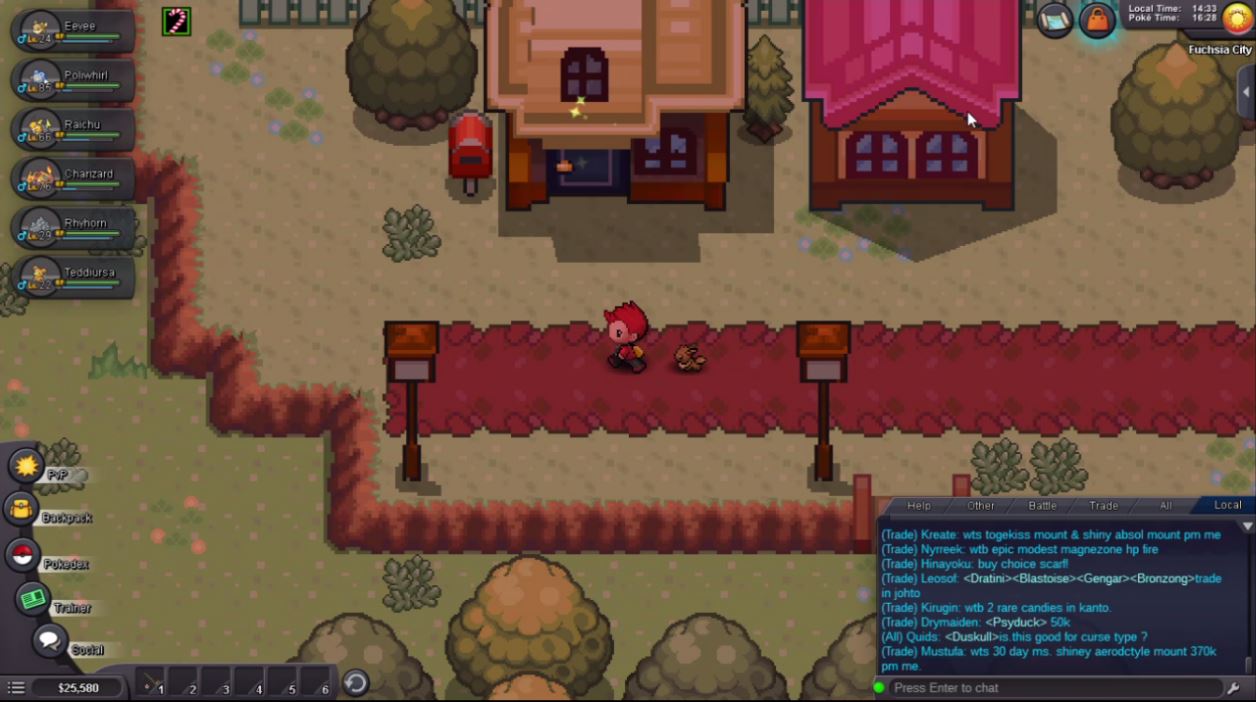Switch to the Battle chat tab

click(1043, 506)
